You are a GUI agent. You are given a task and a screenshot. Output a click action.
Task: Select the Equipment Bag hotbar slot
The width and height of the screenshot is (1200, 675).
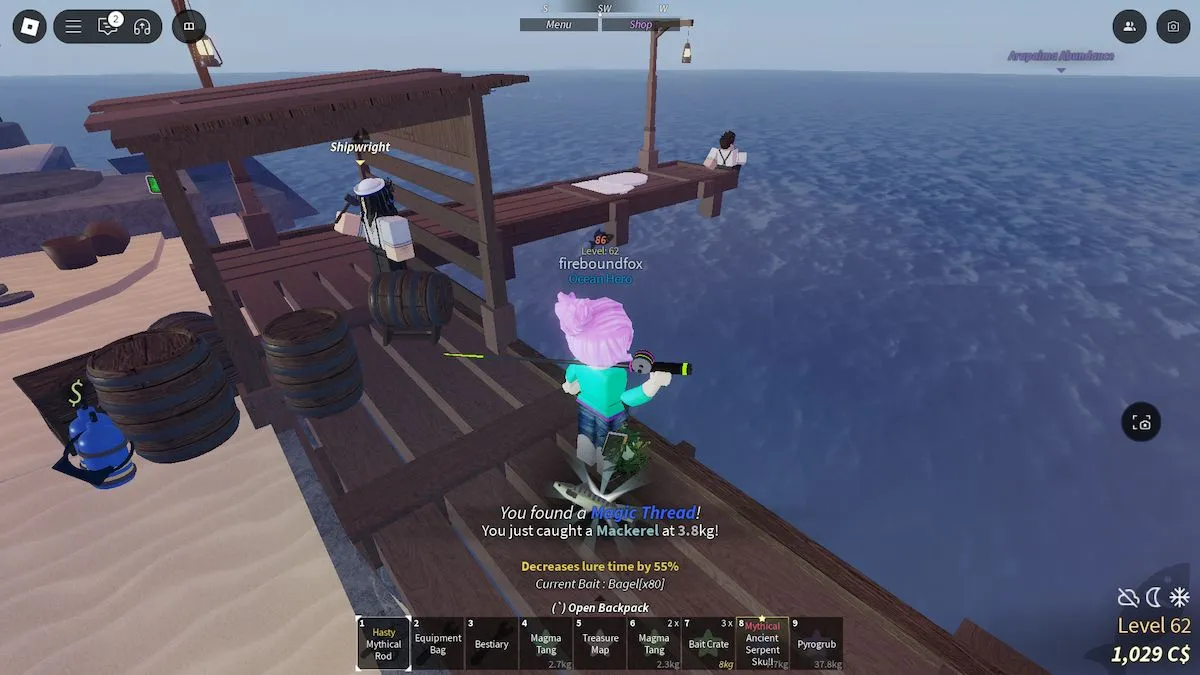(x=438, y=643)
